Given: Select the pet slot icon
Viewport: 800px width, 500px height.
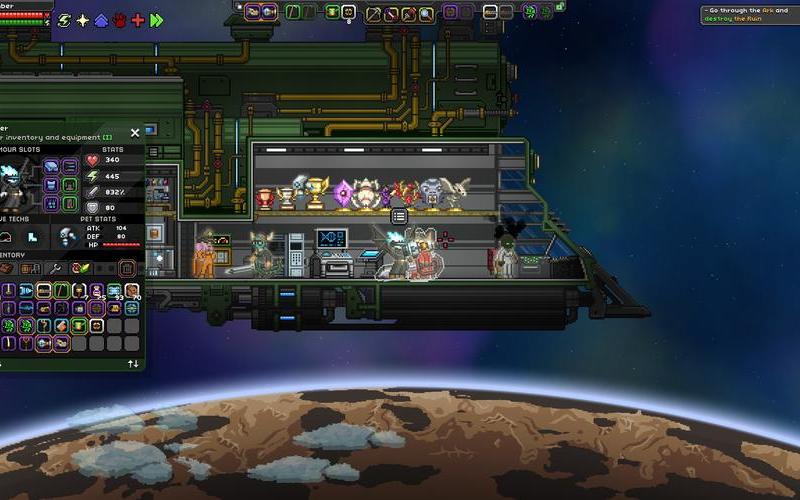Looking at the screenshot, I should 68,237.
